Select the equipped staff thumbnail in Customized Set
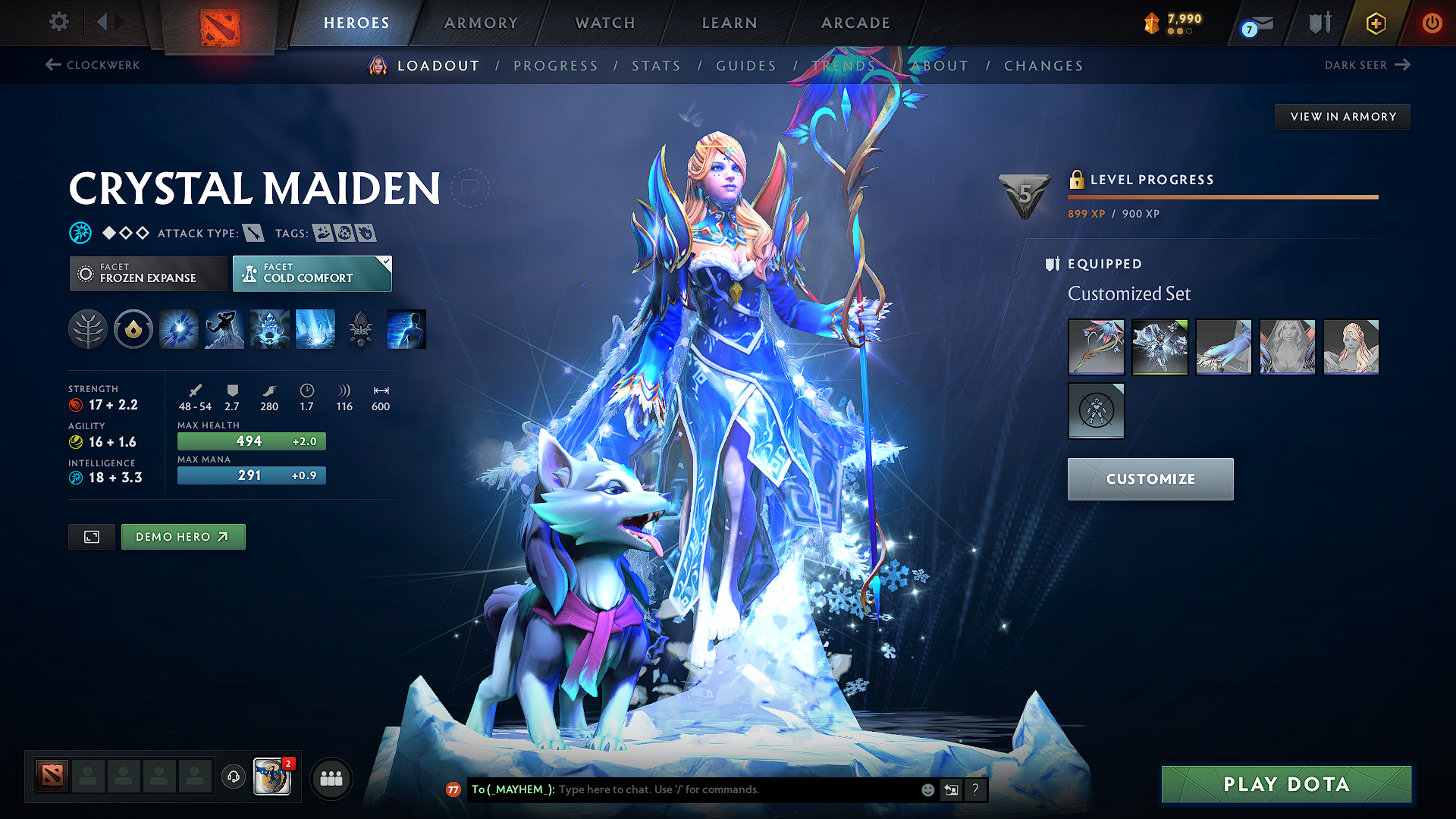 point(1096,347)
